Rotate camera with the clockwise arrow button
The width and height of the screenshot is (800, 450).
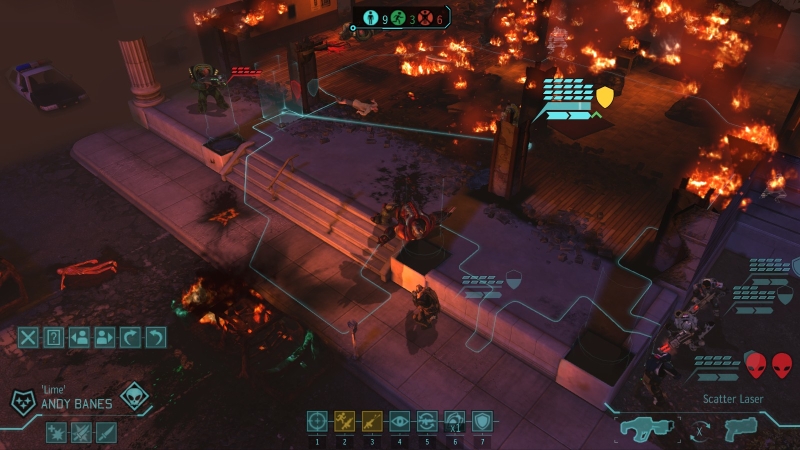129,337
